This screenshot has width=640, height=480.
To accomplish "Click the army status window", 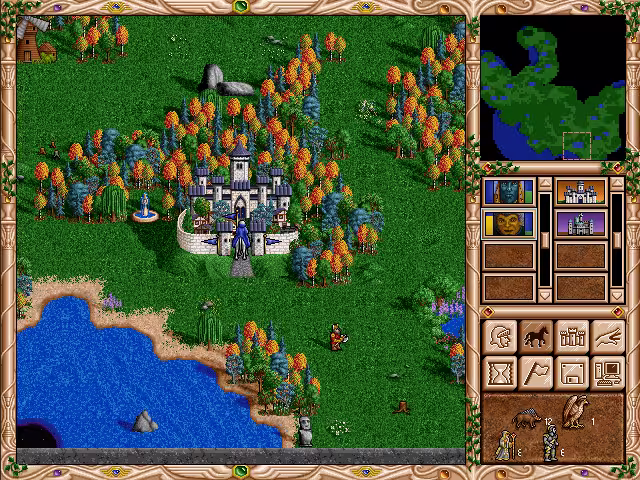I will (x=553, y=427).
